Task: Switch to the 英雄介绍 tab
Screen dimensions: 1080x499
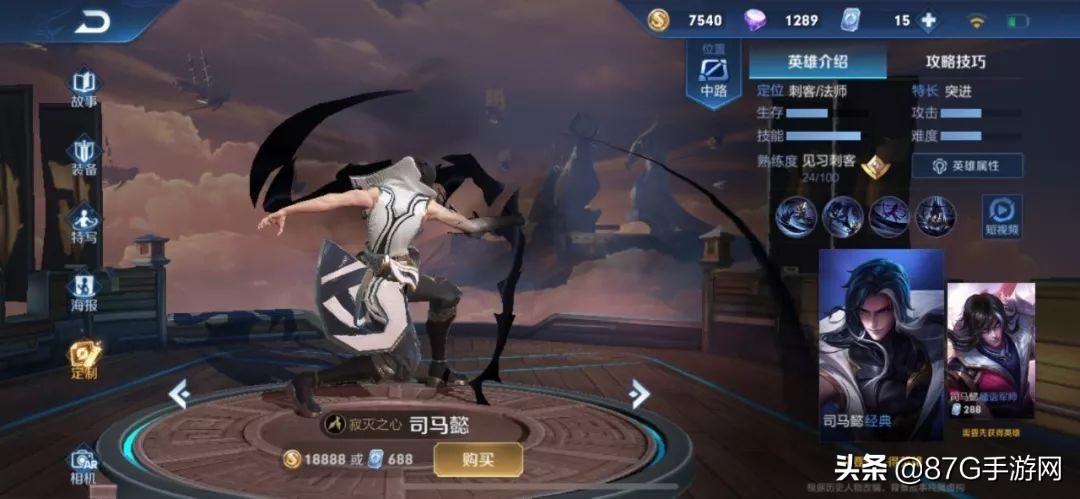Action: 817,62
